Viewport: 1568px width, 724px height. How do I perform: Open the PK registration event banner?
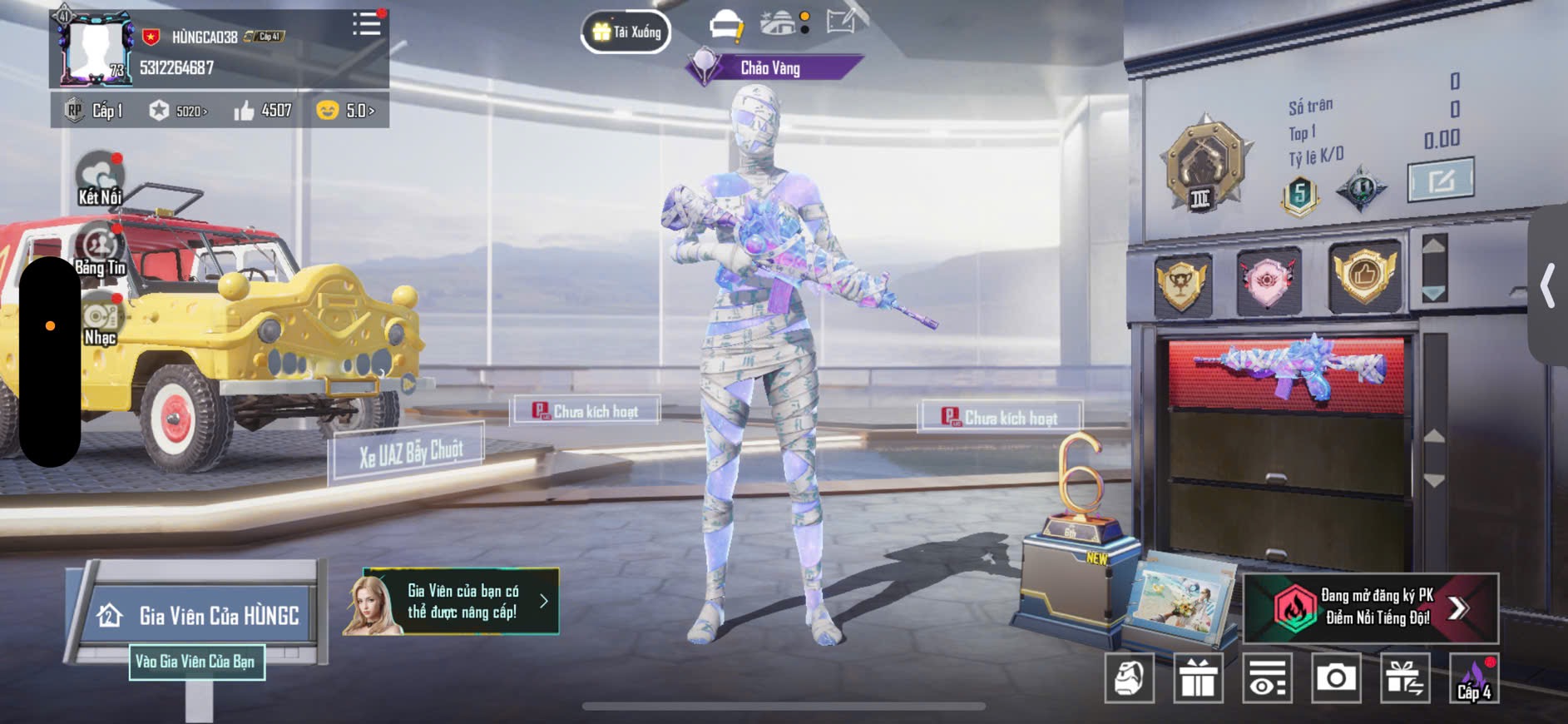pos(1370,607)
